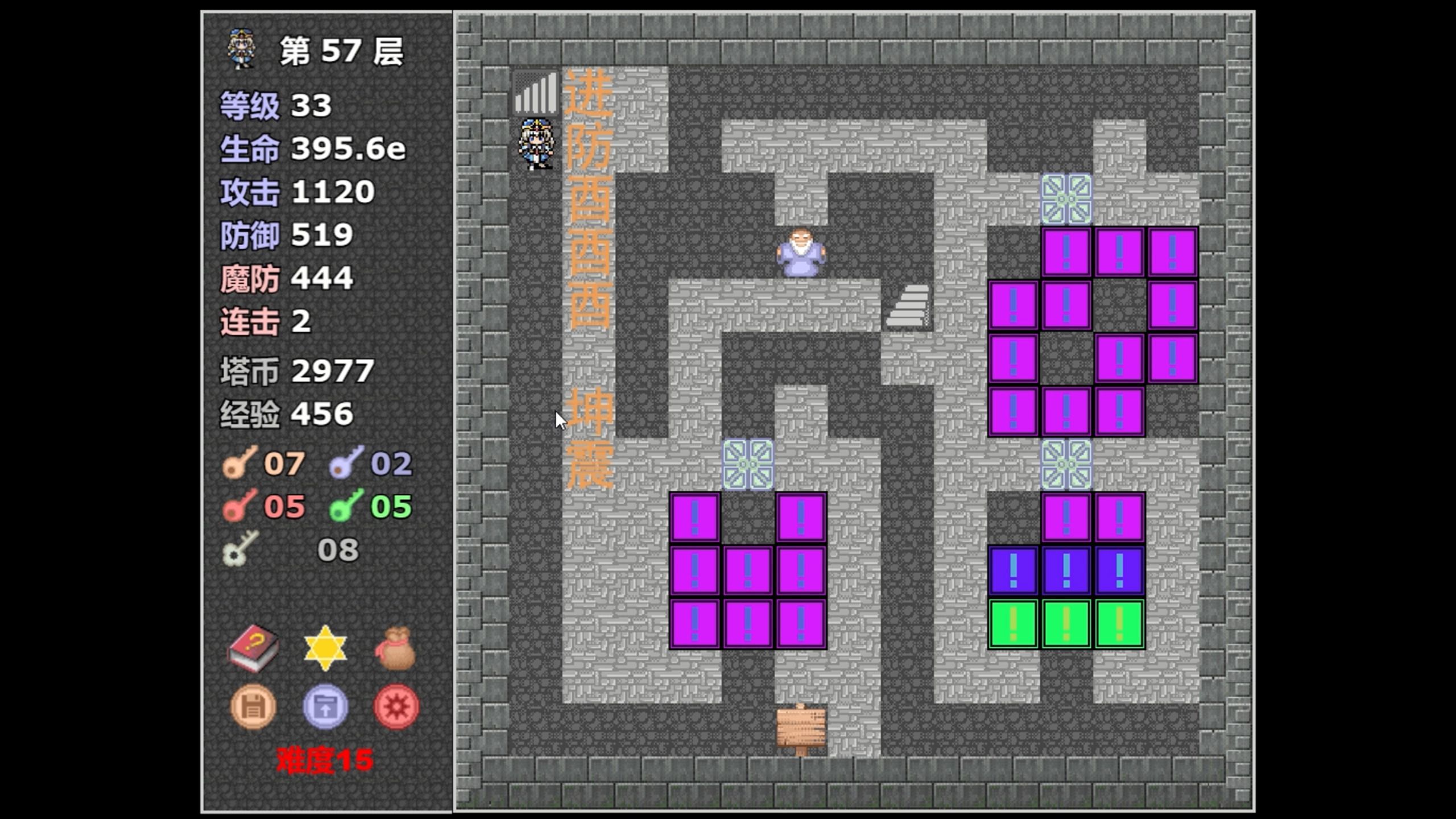Load a saved game with the blue icon

(325, 707)
